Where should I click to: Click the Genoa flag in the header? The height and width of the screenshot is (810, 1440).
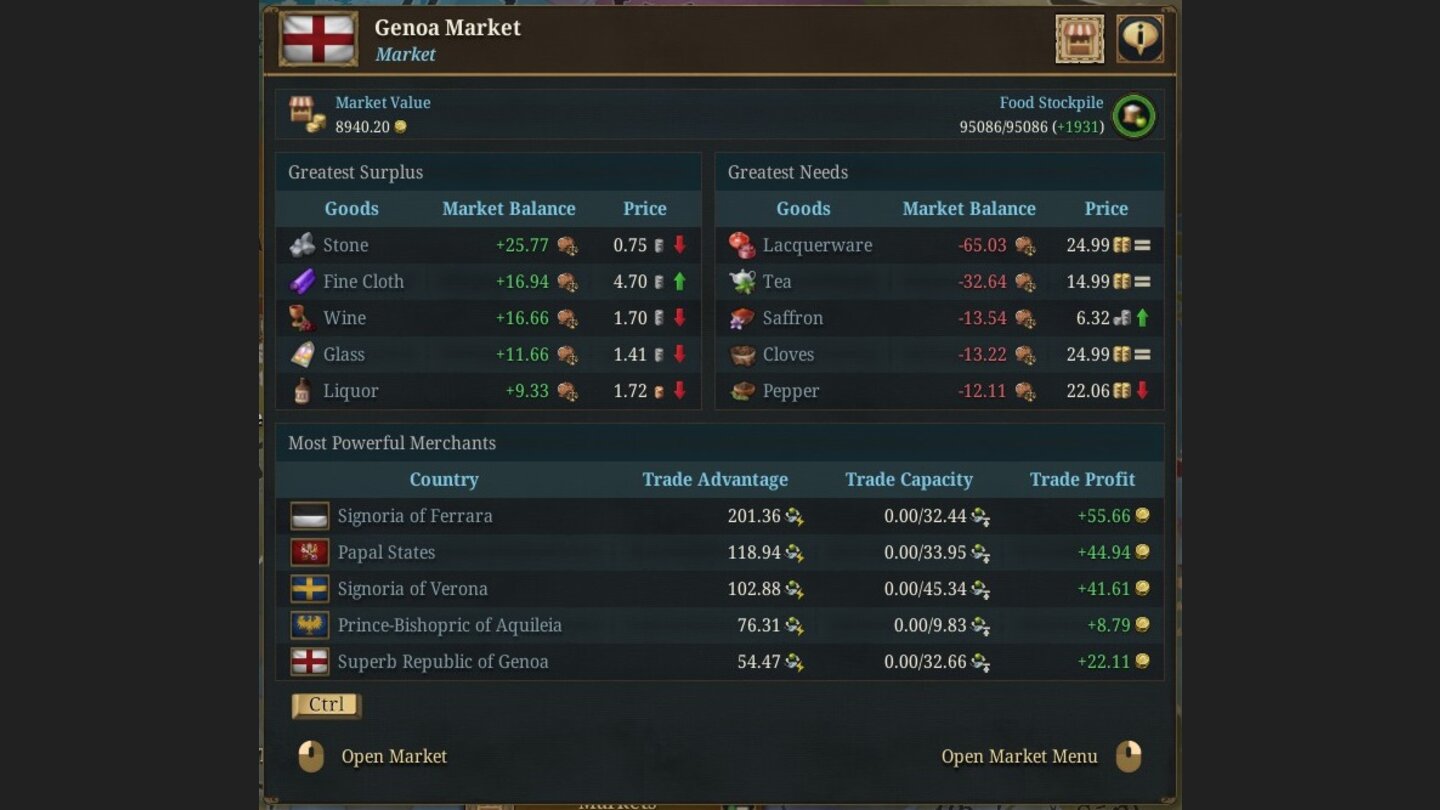(318, 39)
